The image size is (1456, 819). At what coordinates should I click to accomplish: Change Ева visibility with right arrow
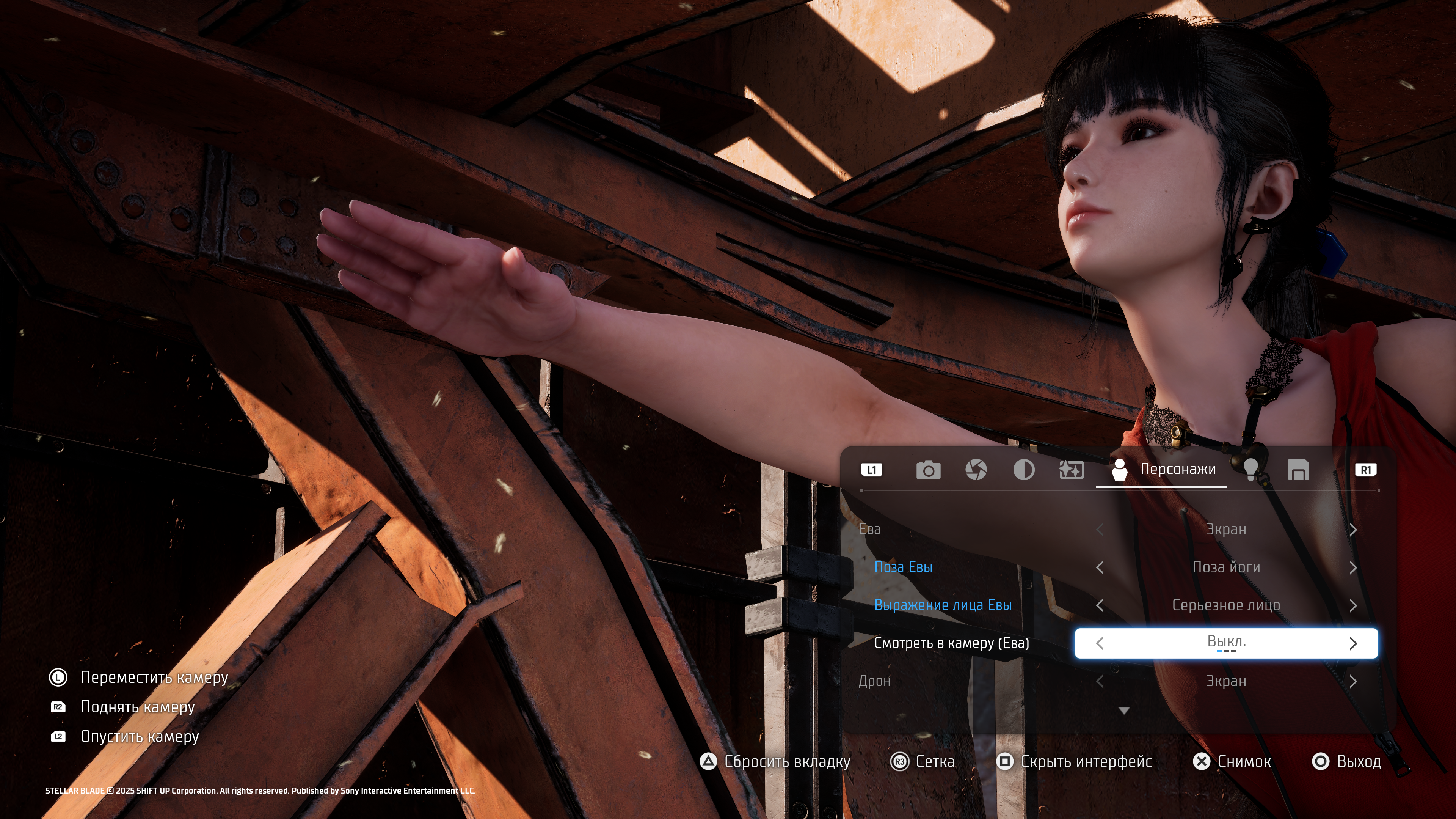(1353, 530)
